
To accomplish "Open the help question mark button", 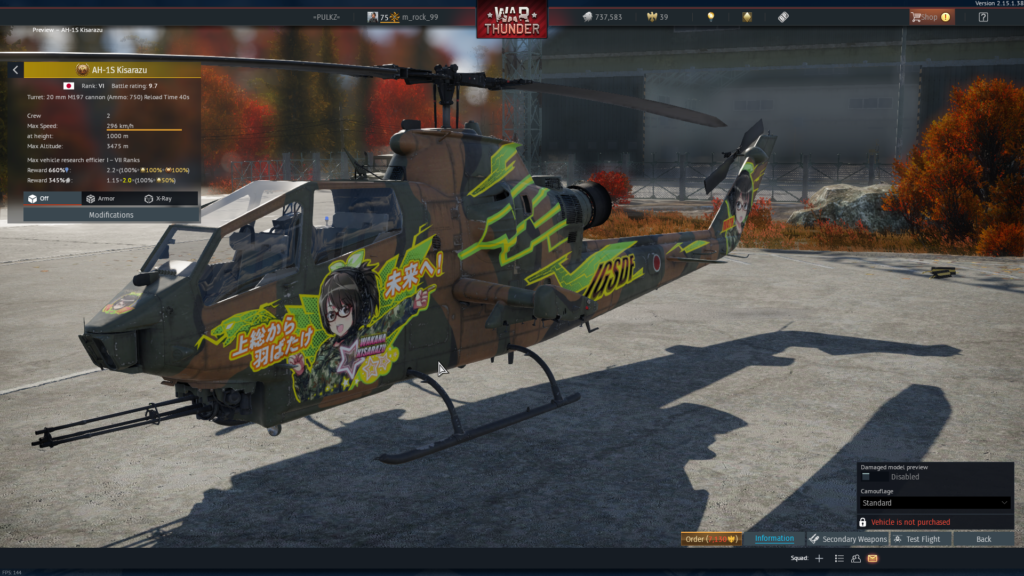I will [x=983, y=17].
